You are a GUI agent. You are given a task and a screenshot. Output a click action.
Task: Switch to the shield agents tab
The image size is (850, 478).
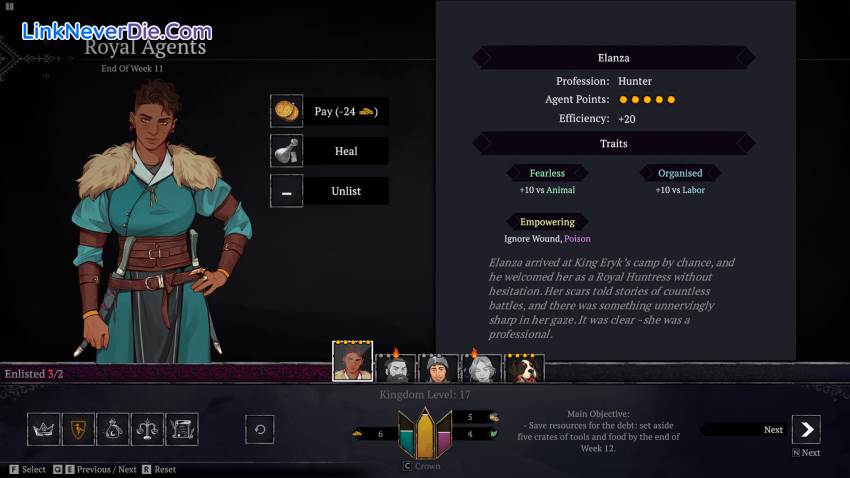(x=78, y=429)
